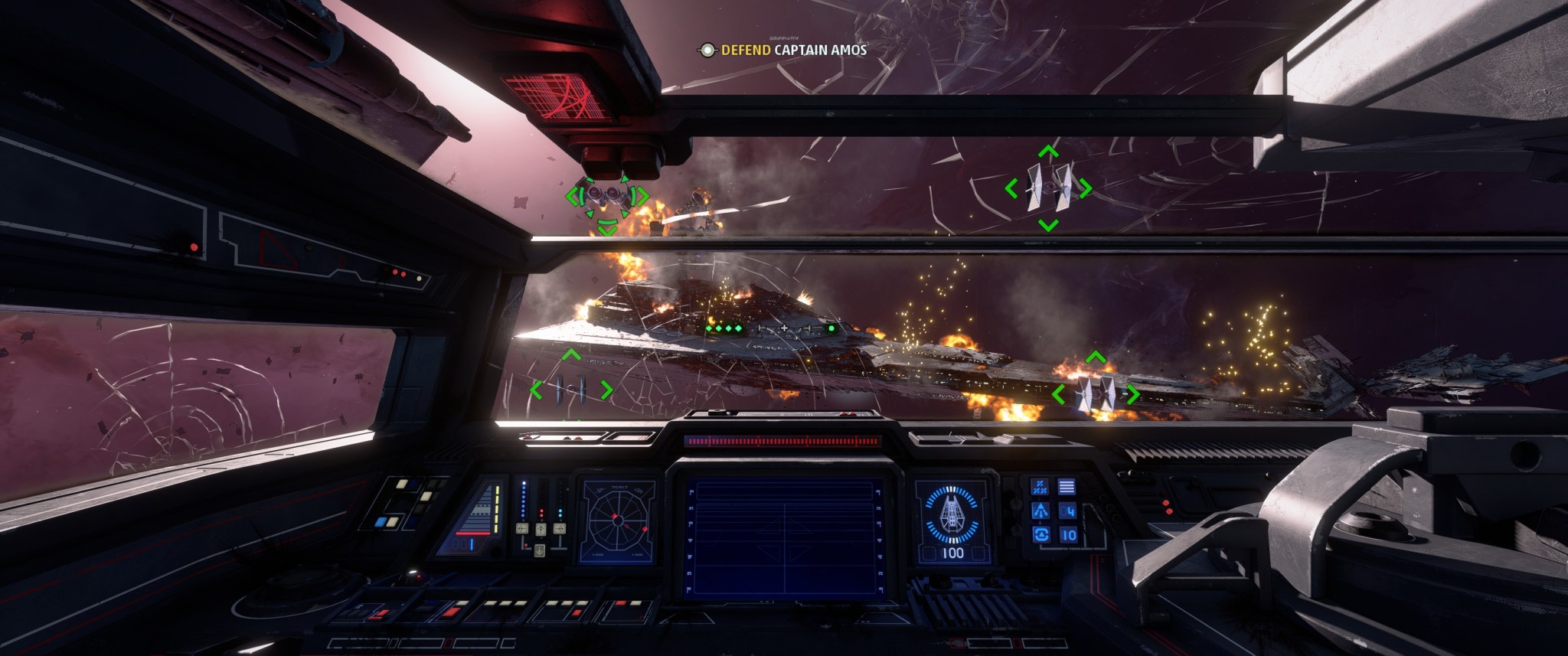Click the up arrow power button
Screen dimensions: 1568x656
[541, 528]
